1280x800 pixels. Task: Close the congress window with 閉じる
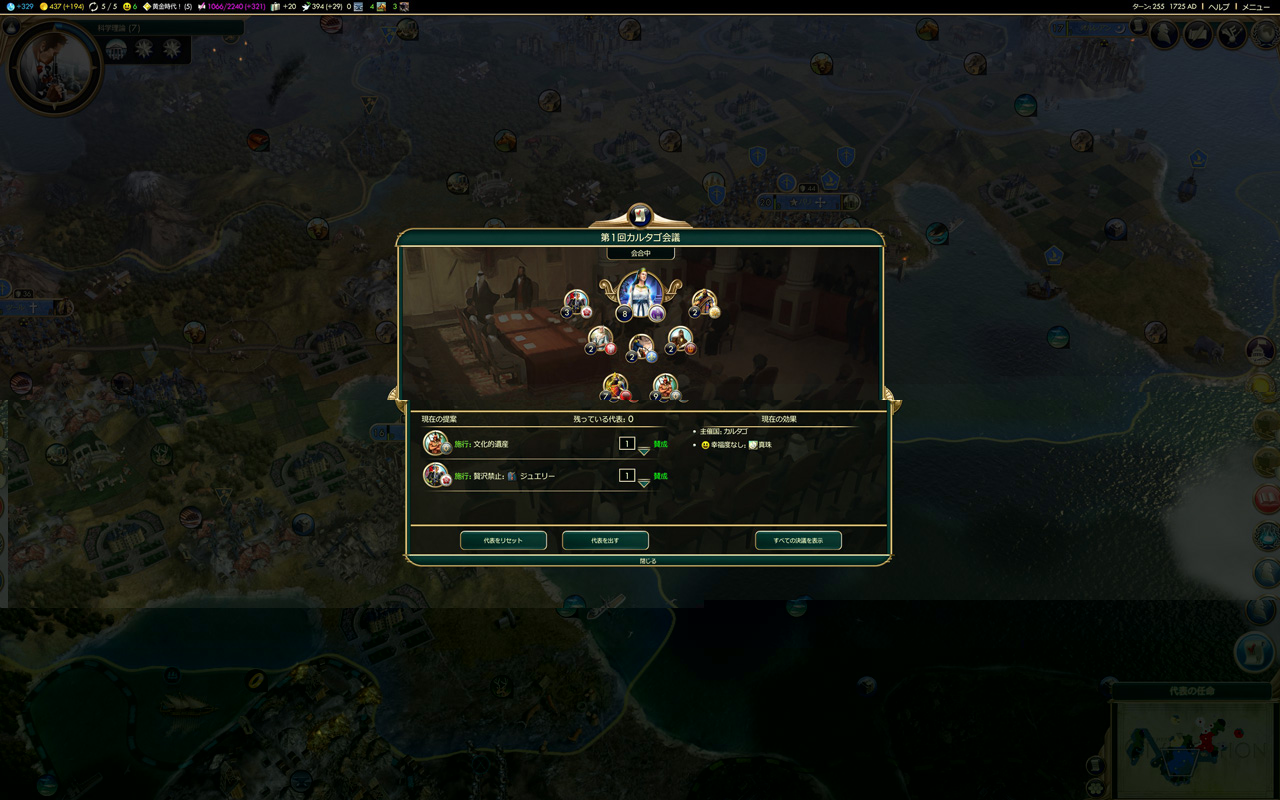[x=648, y=561]
